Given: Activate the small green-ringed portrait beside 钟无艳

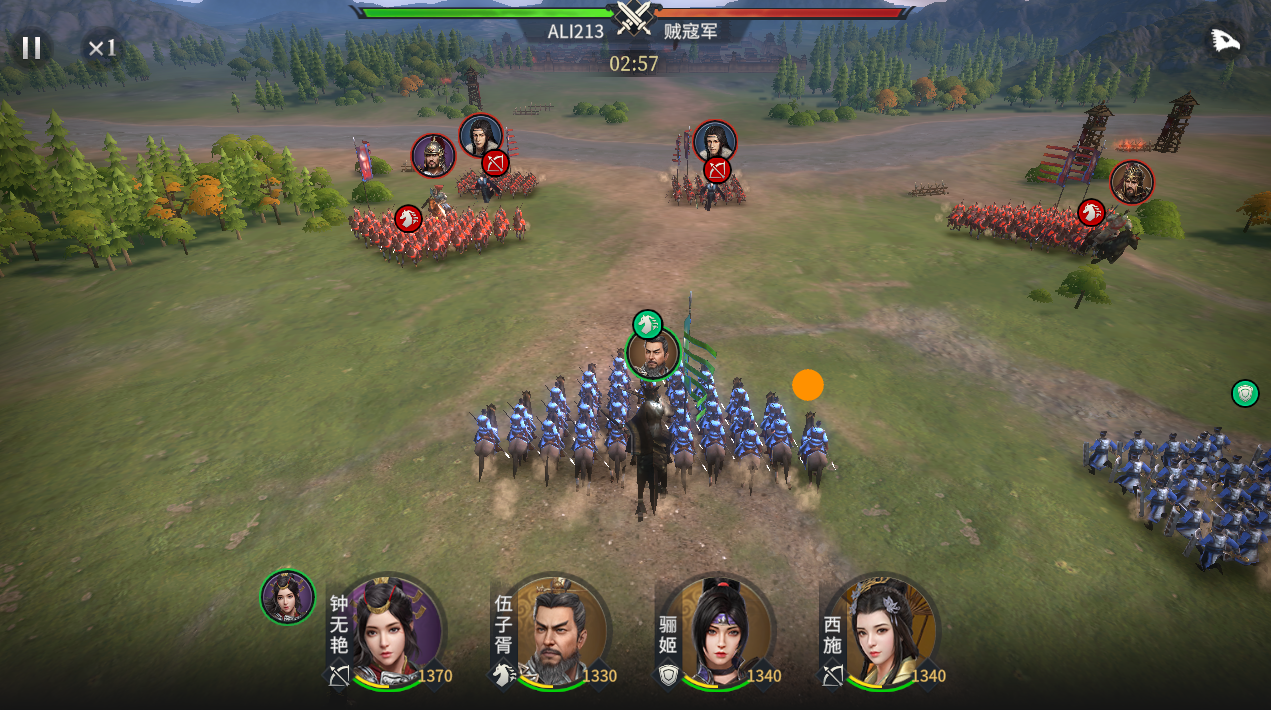Looking at the screenshot, I should [x=288, y=597].
